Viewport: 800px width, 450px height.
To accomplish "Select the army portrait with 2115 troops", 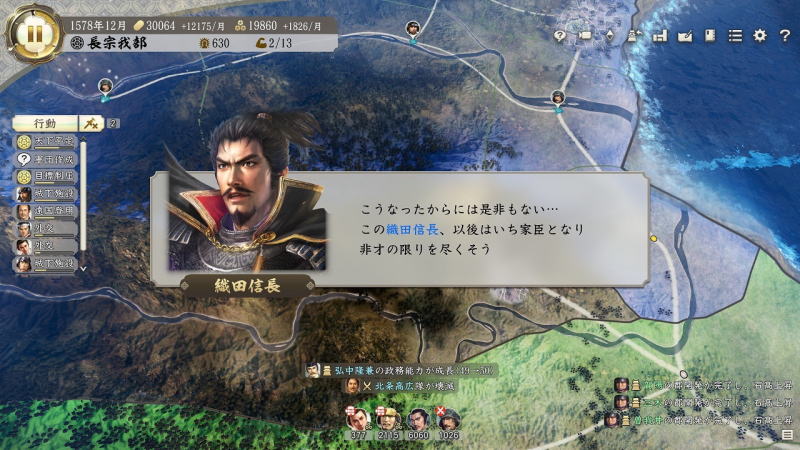I will [x=389, y=420].
